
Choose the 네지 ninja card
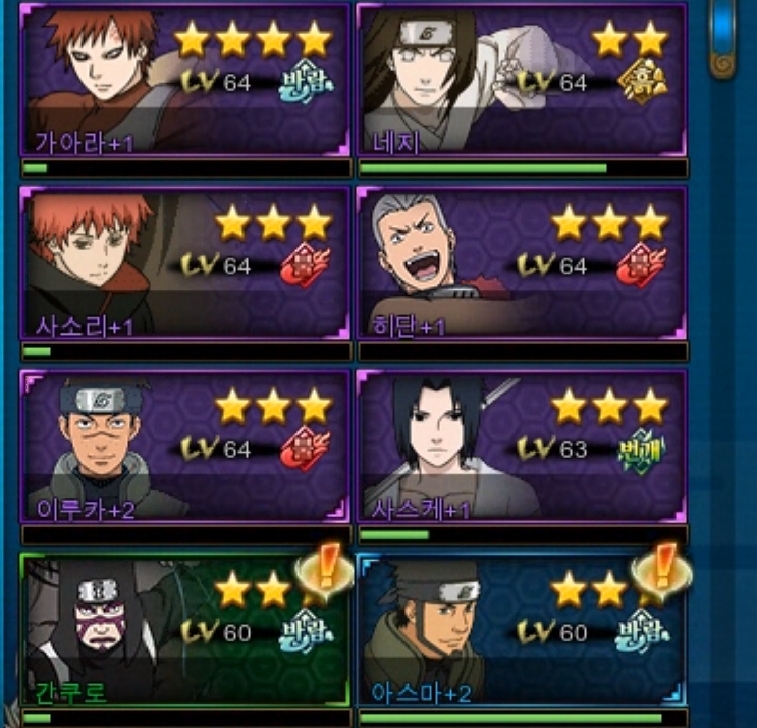pos(522,79)
